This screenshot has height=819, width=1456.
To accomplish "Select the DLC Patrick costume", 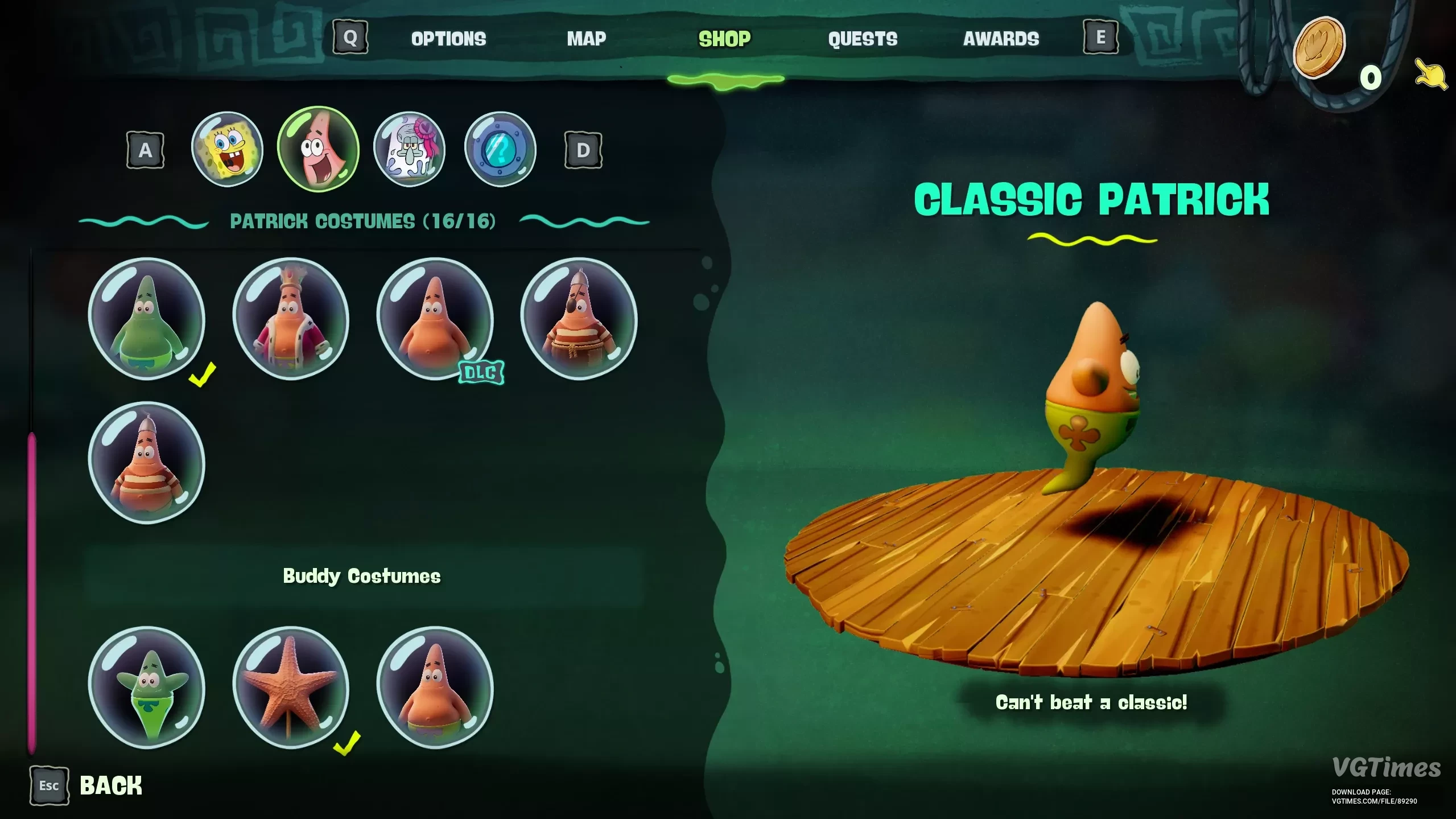I will [x=435, y=319].
